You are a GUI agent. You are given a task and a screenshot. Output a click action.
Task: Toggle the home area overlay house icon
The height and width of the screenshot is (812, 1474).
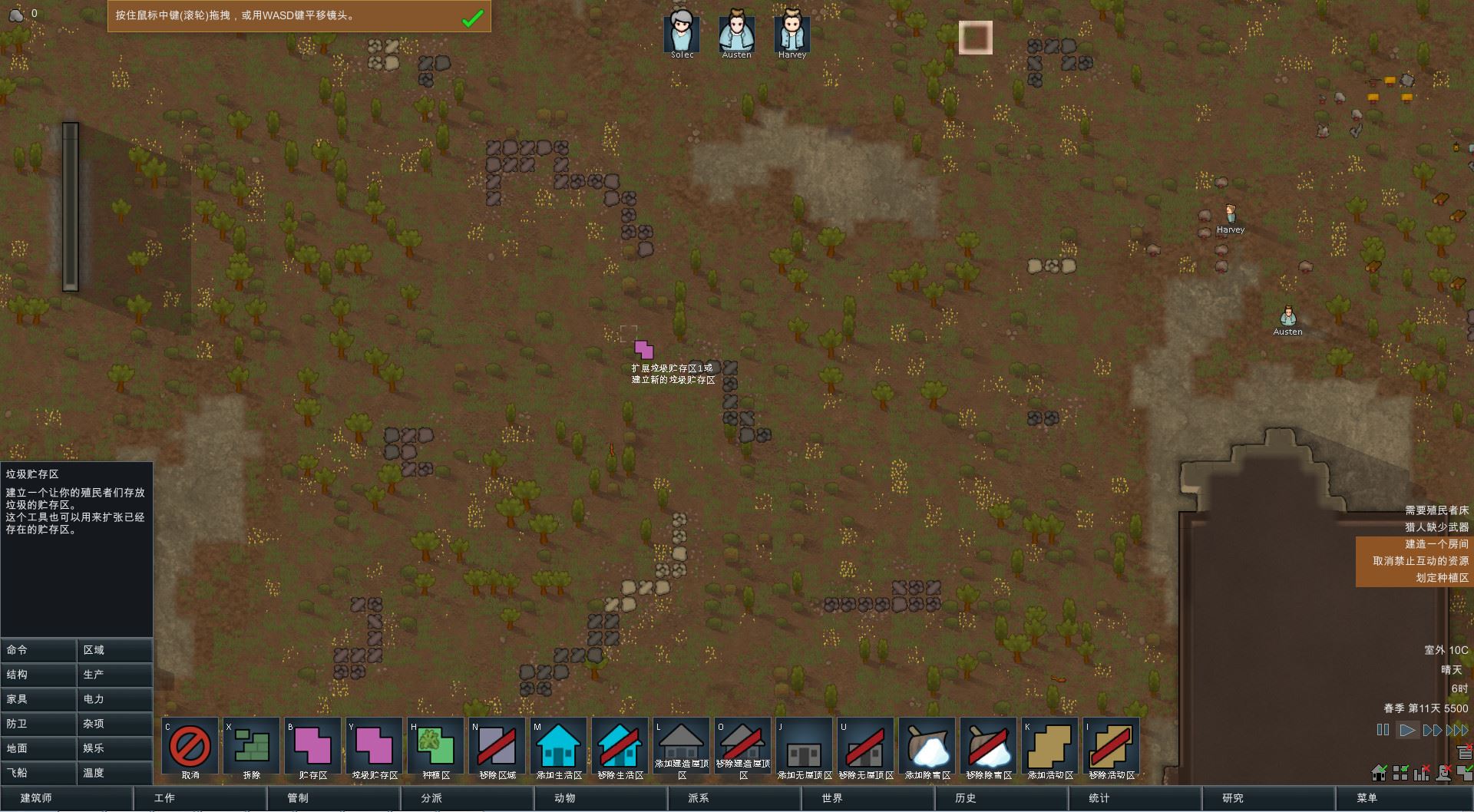(x=1378, y=774)
